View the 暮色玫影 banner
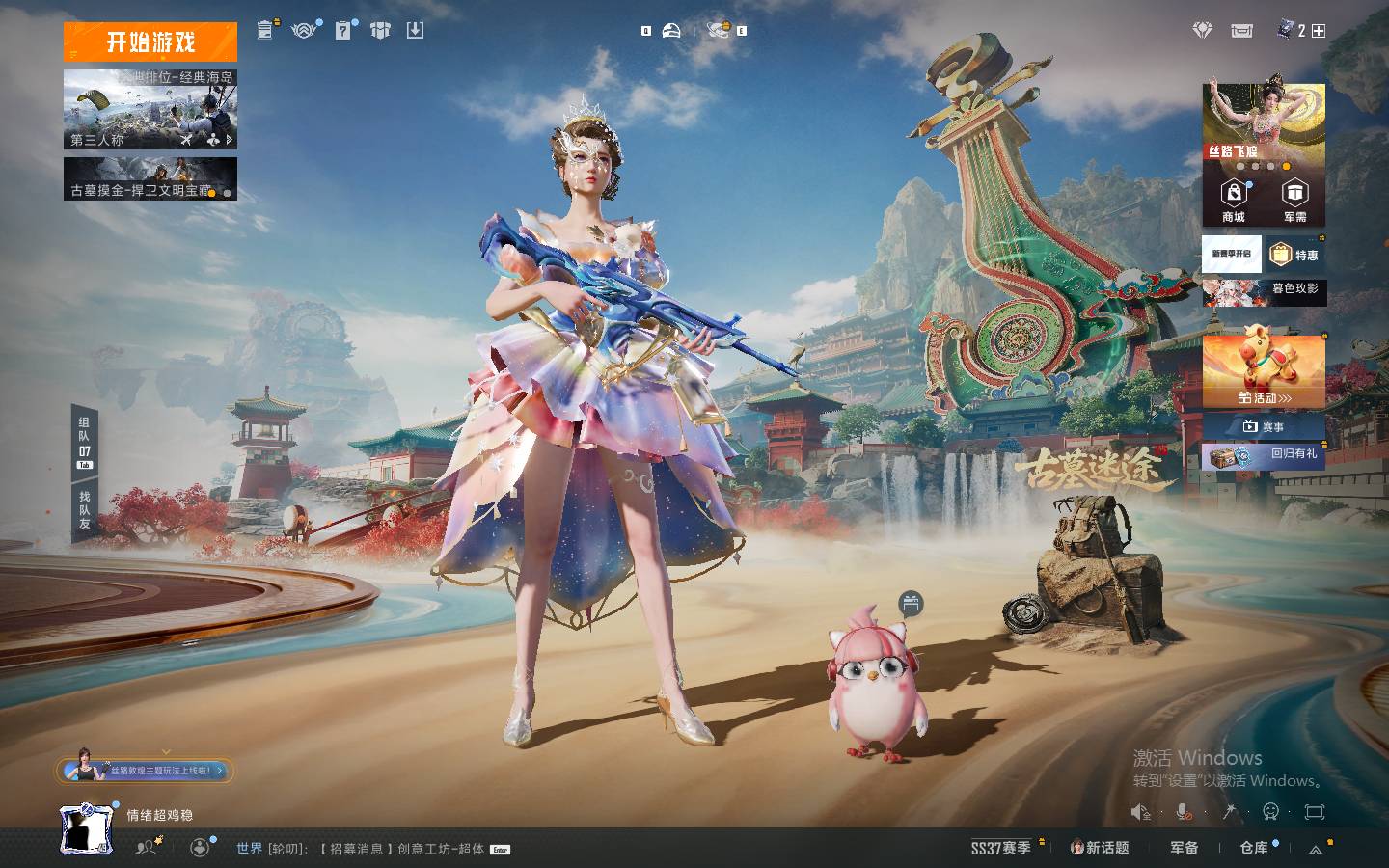The height and width of the screenshot is (868, 1389). 1265,291
